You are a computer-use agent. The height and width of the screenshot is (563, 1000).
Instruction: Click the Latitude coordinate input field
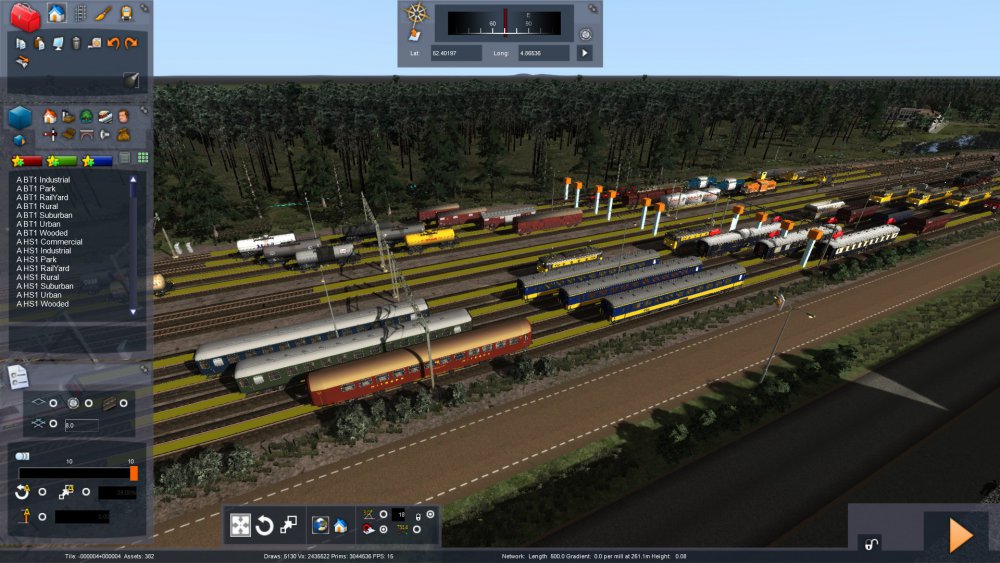coord(456,52)
